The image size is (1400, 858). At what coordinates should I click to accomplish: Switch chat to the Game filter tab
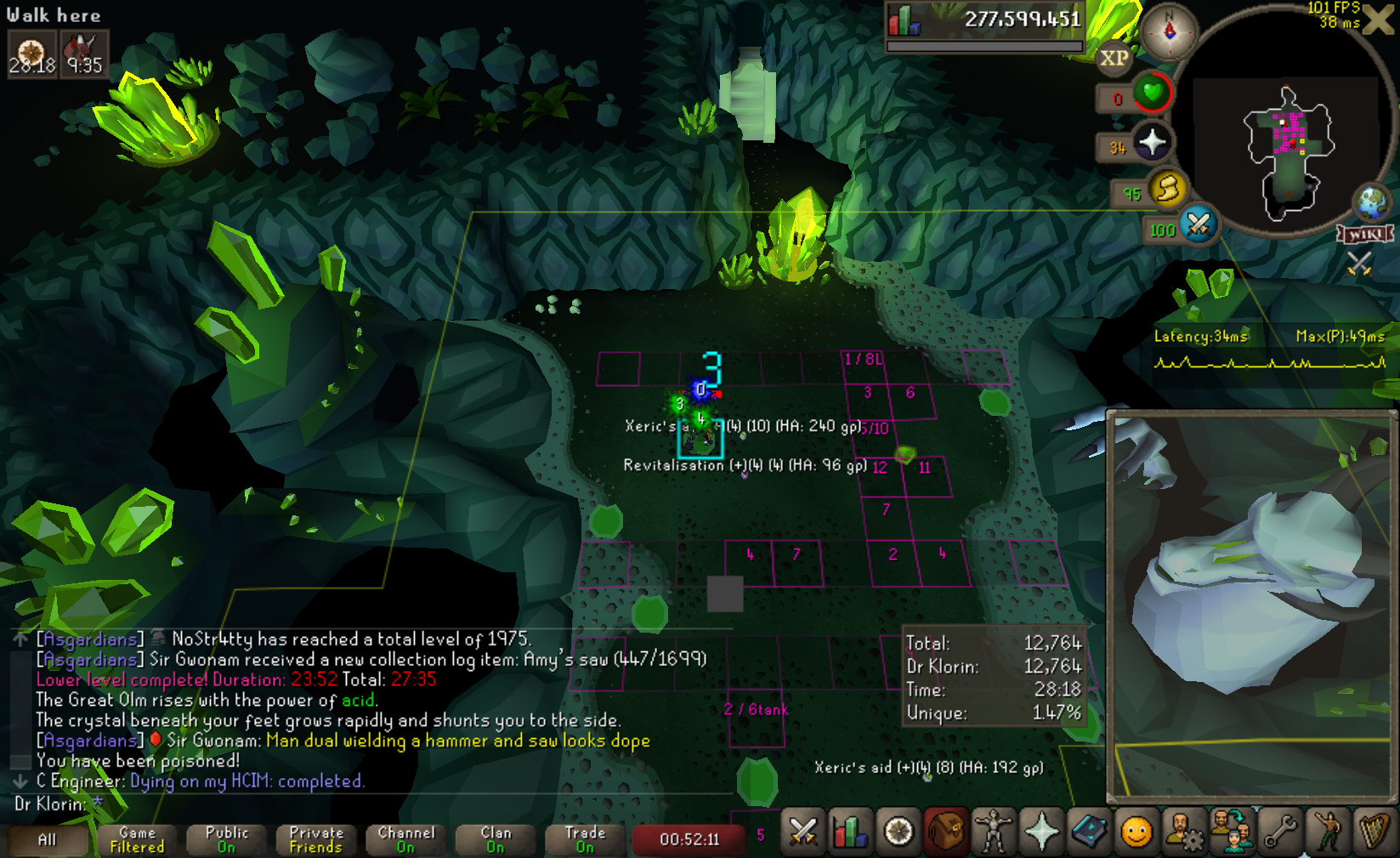point(137,839)
